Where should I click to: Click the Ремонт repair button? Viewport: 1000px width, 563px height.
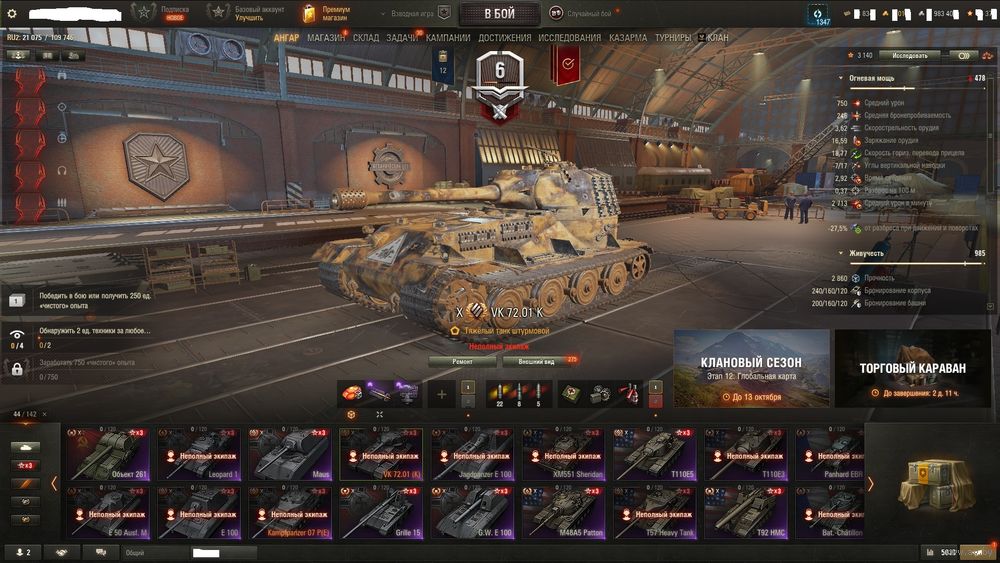coord(462,361)
